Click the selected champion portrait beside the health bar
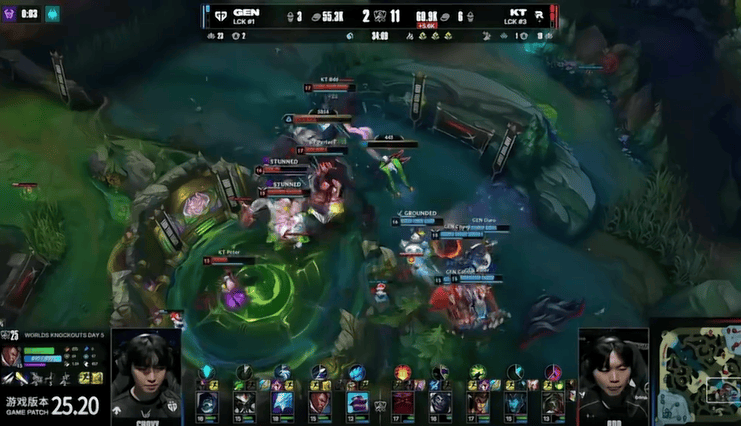 click(x=11, y=357)
